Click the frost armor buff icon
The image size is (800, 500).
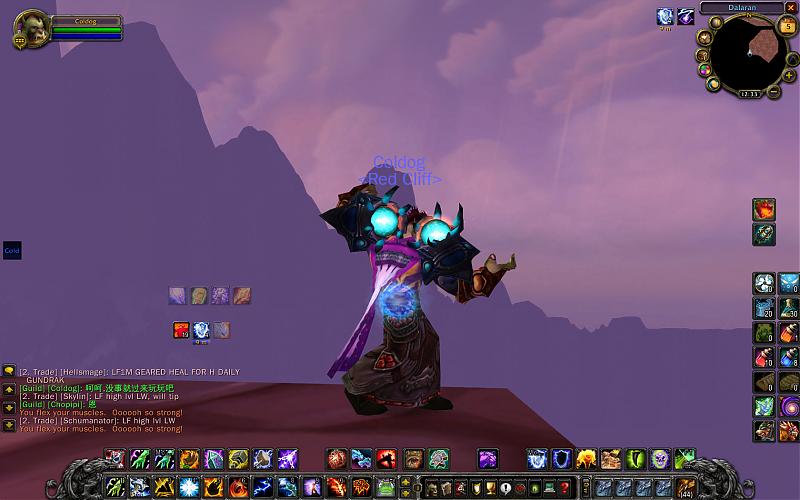click(x=665, y=16)
